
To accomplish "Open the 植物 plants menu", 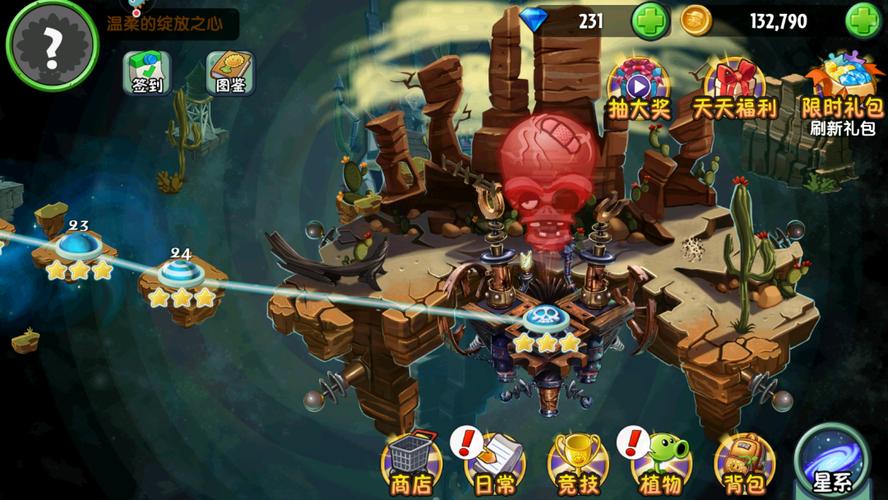I will point(661,463).
